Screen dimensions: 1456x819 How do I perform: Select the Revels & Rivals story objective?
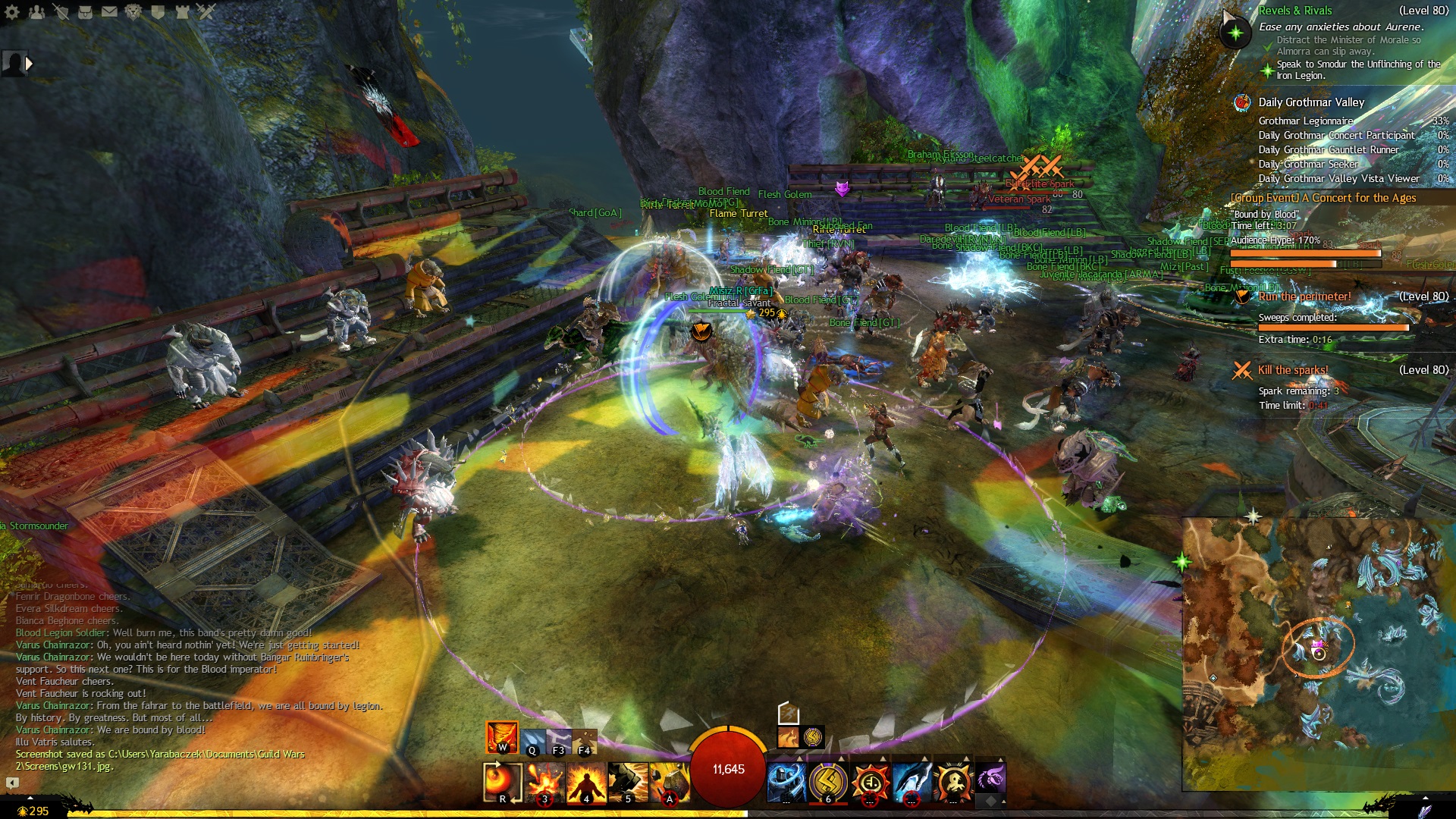(1295, 11)
